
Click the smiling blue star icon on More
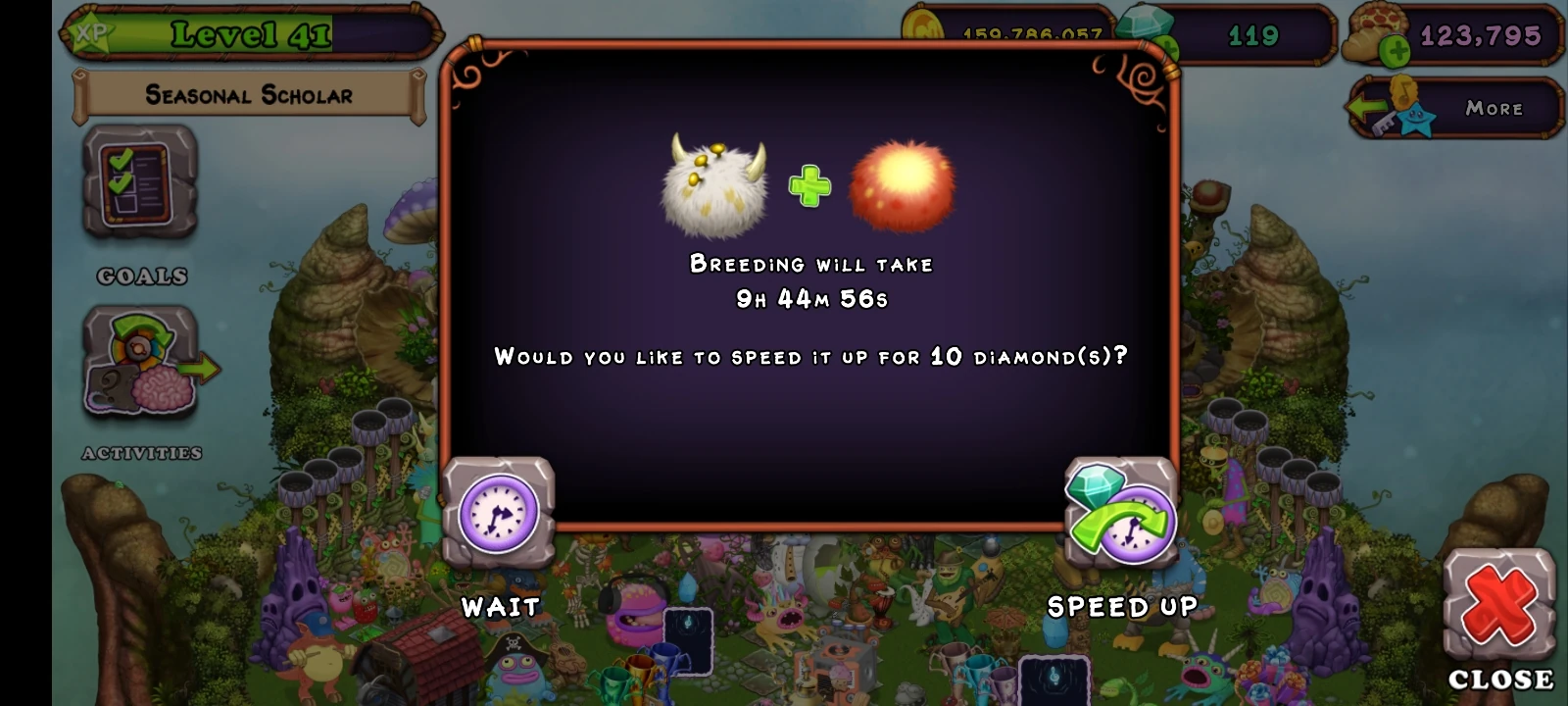pos(1416,120)
